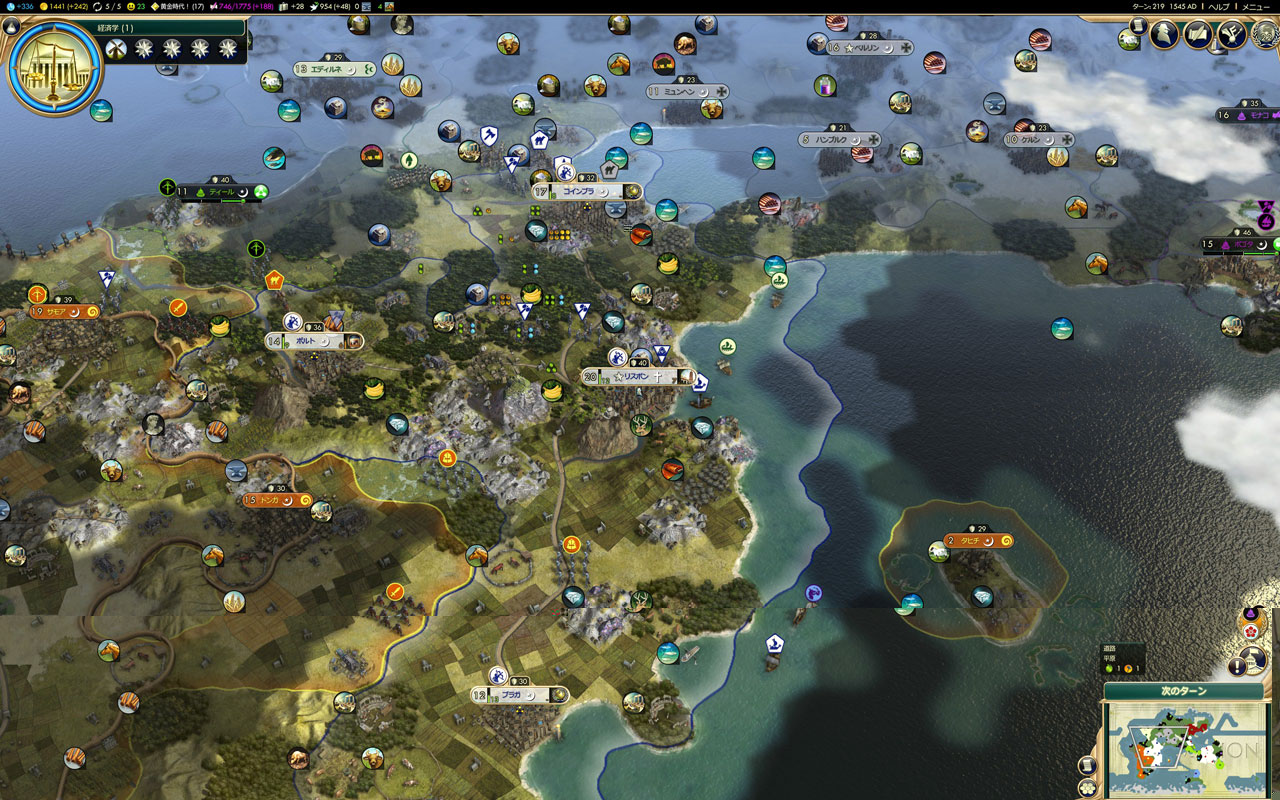Open ヘルプ (Help) in the top bar
Screen dimensions: 1280x800
click(1219, 6)
